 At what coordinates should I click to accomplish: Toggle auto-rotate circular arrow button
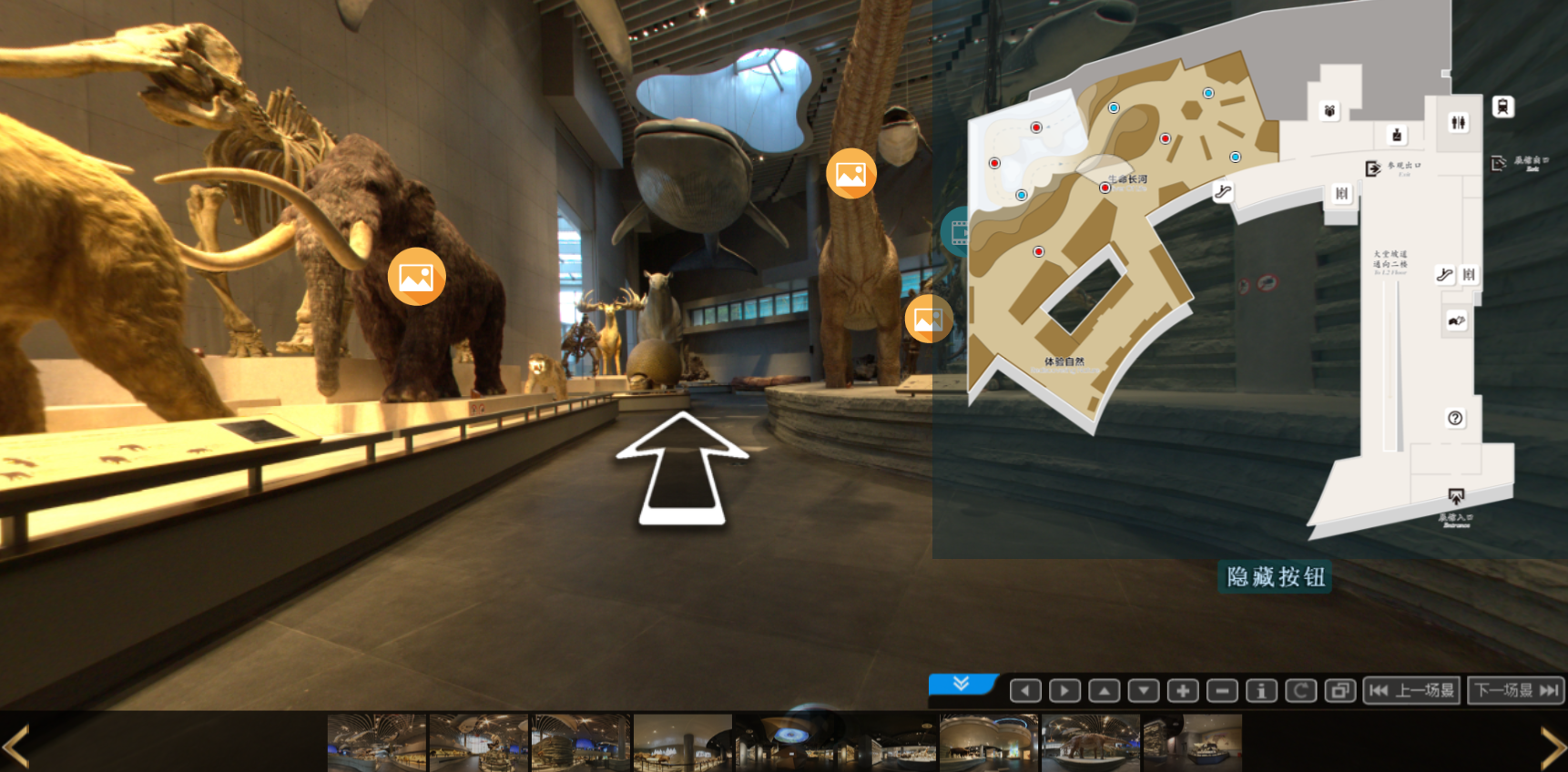coord(1300,691)
